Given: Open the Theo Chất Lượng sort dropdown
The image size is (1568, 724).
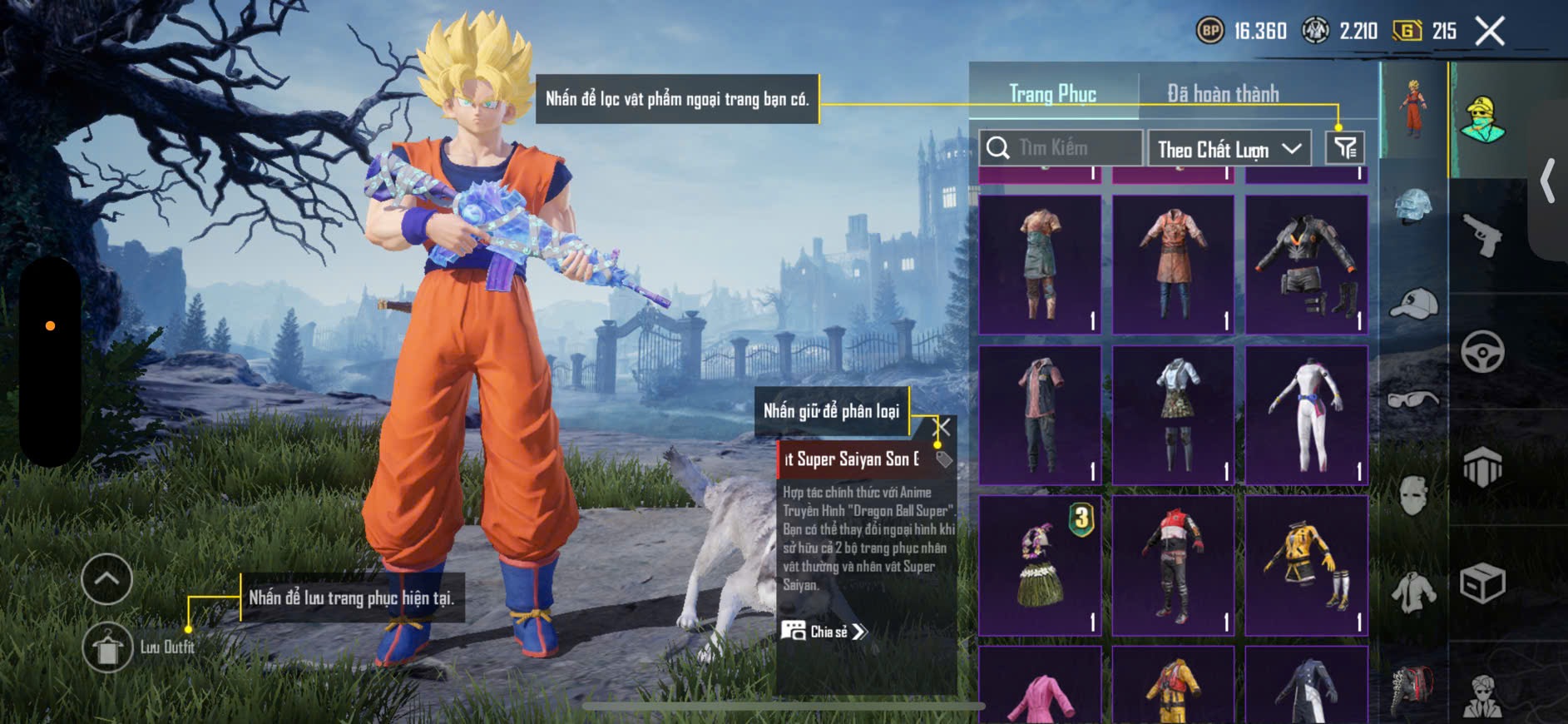Looking at the screenshot, I should pos(1229,149).
